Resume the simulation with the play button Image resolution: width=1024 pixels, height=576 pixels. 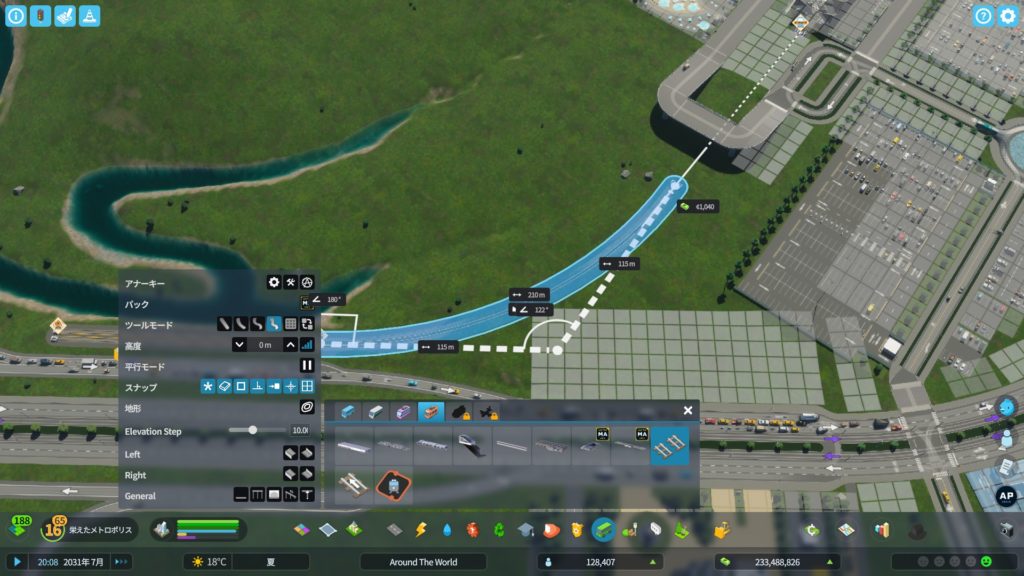click(16, 562)
